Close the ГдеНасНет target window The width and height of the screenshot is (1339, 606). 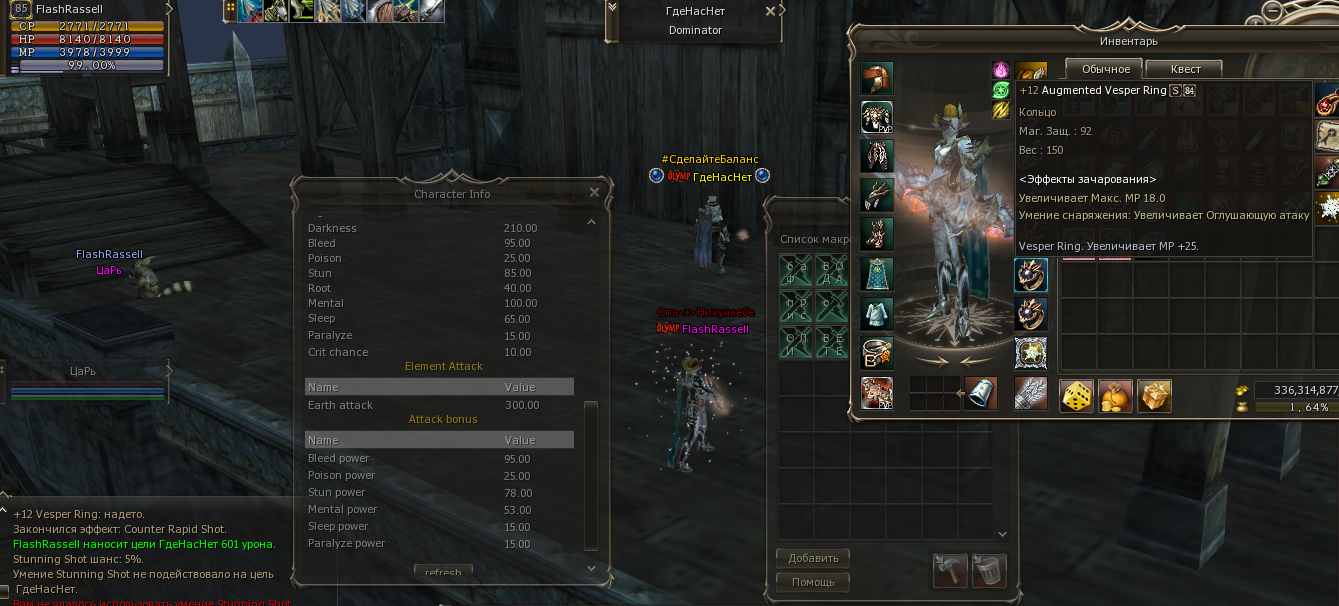click(770, 11)
